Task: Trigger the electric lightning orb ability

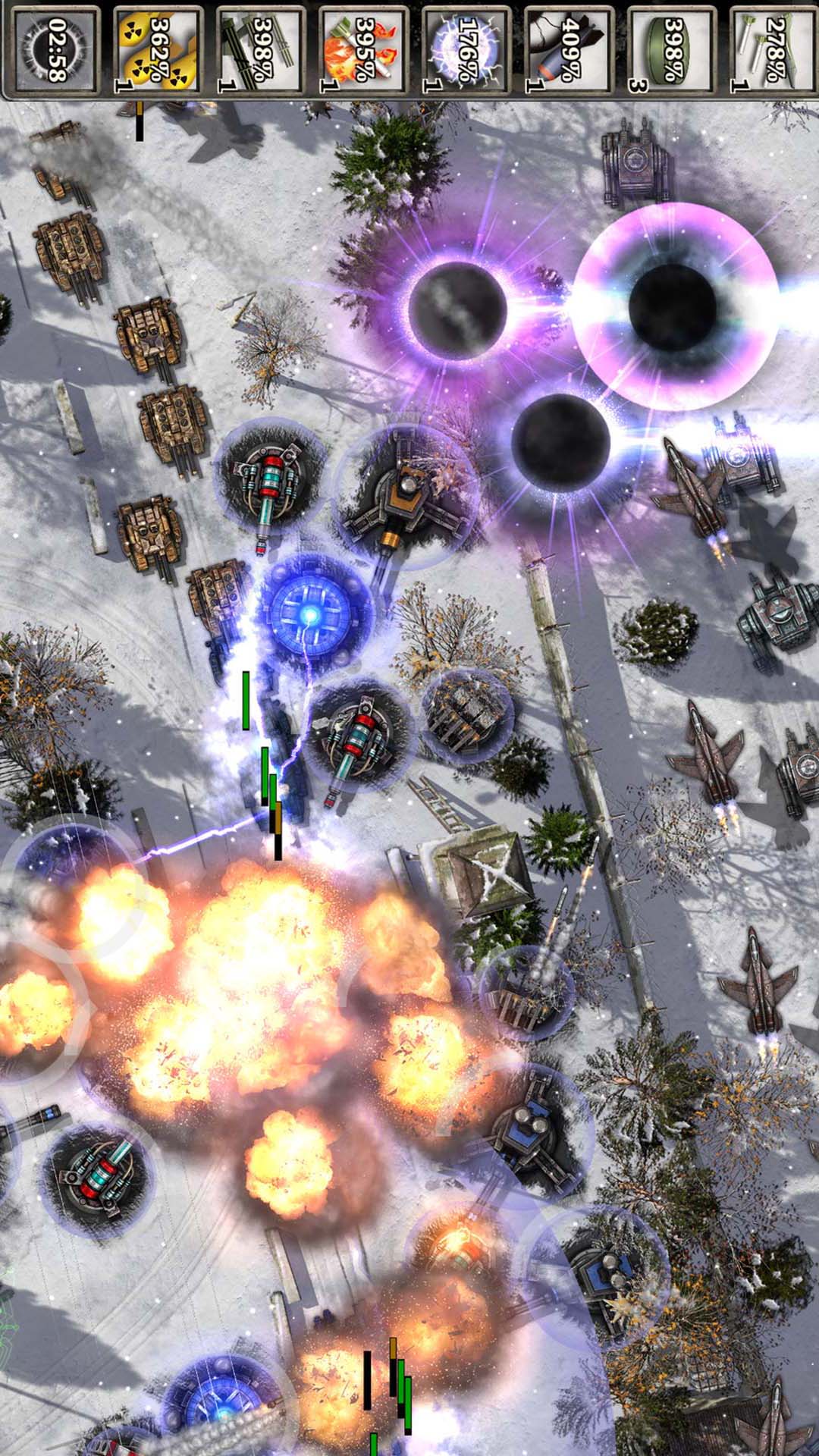Action: coord(466,50)
